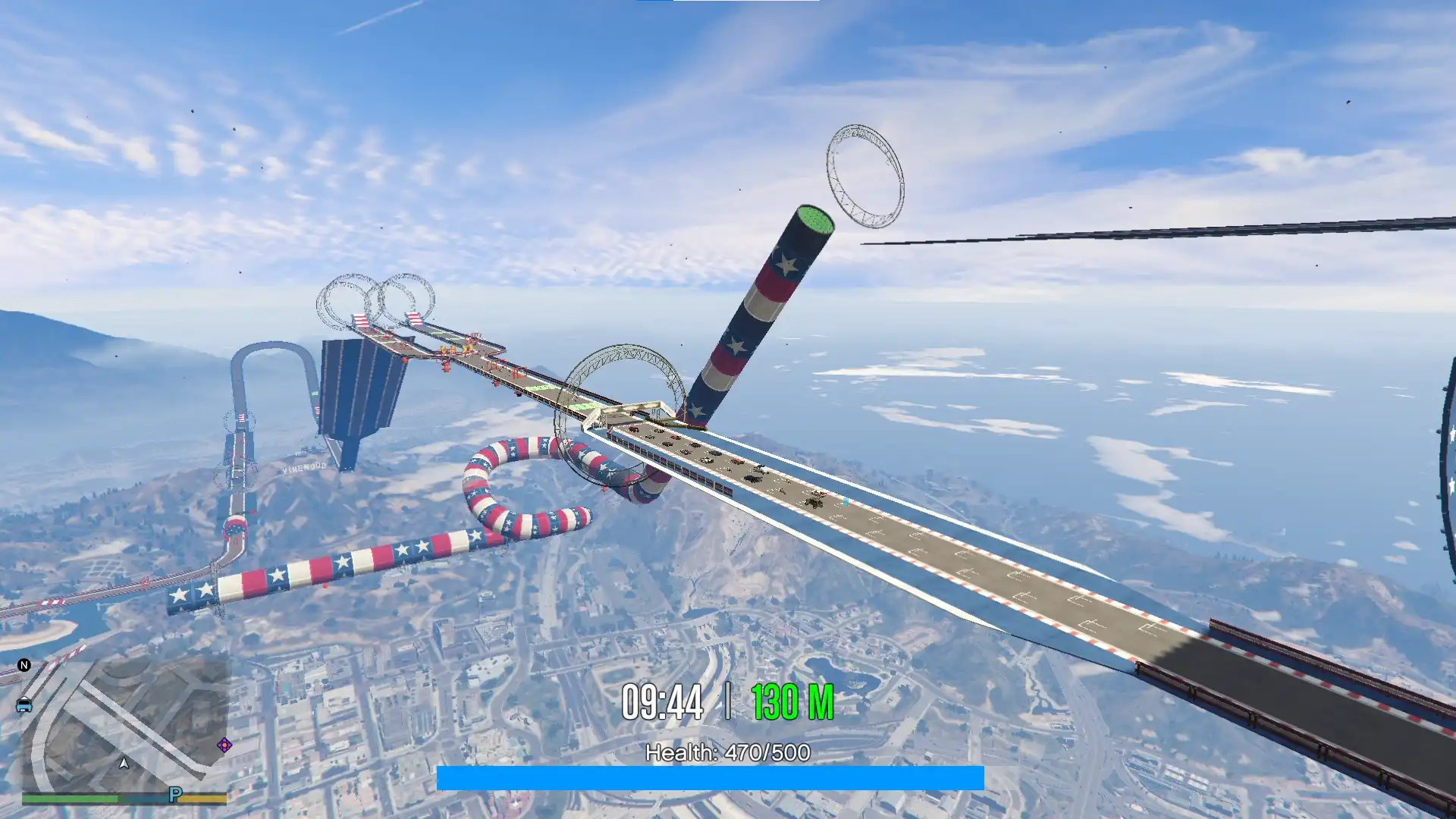Click the N compass icon on the minimap

pyautogui.click(x=24, y=666)
